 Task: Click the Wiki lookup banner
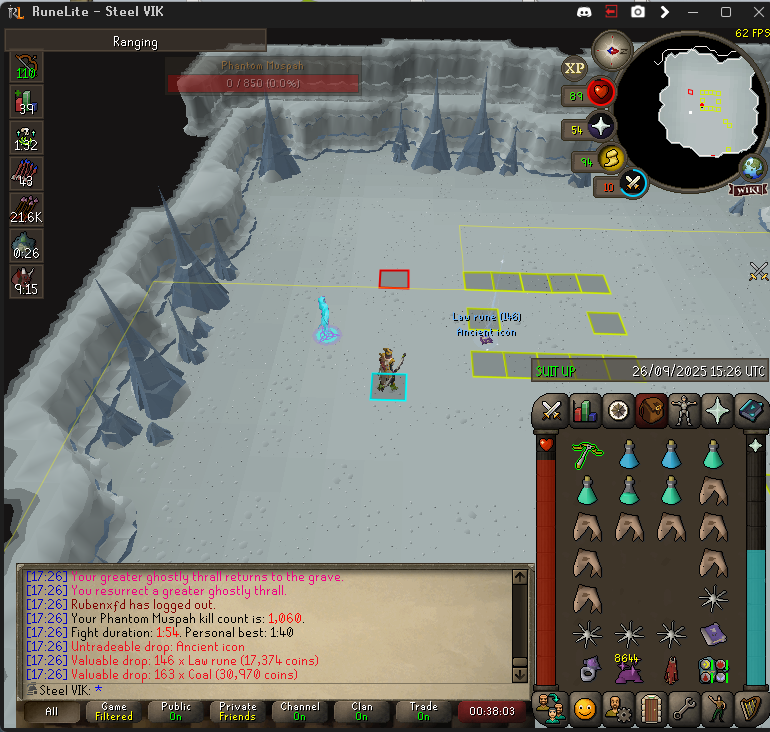pos(748,189)
